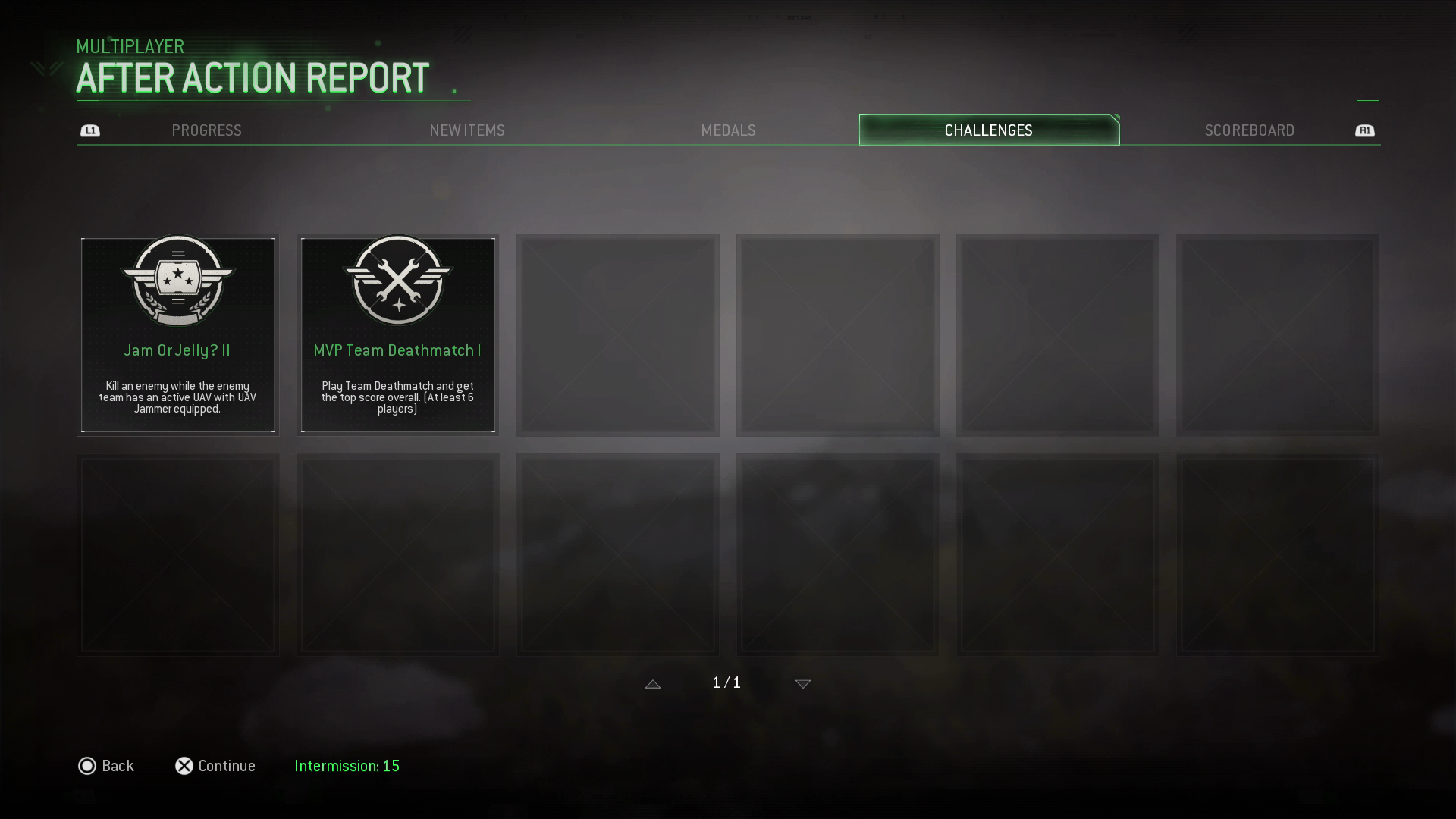Screen dimensions: 1456x819
Task: Click the circle Back button icon
Action: click(x=87, y=766)
